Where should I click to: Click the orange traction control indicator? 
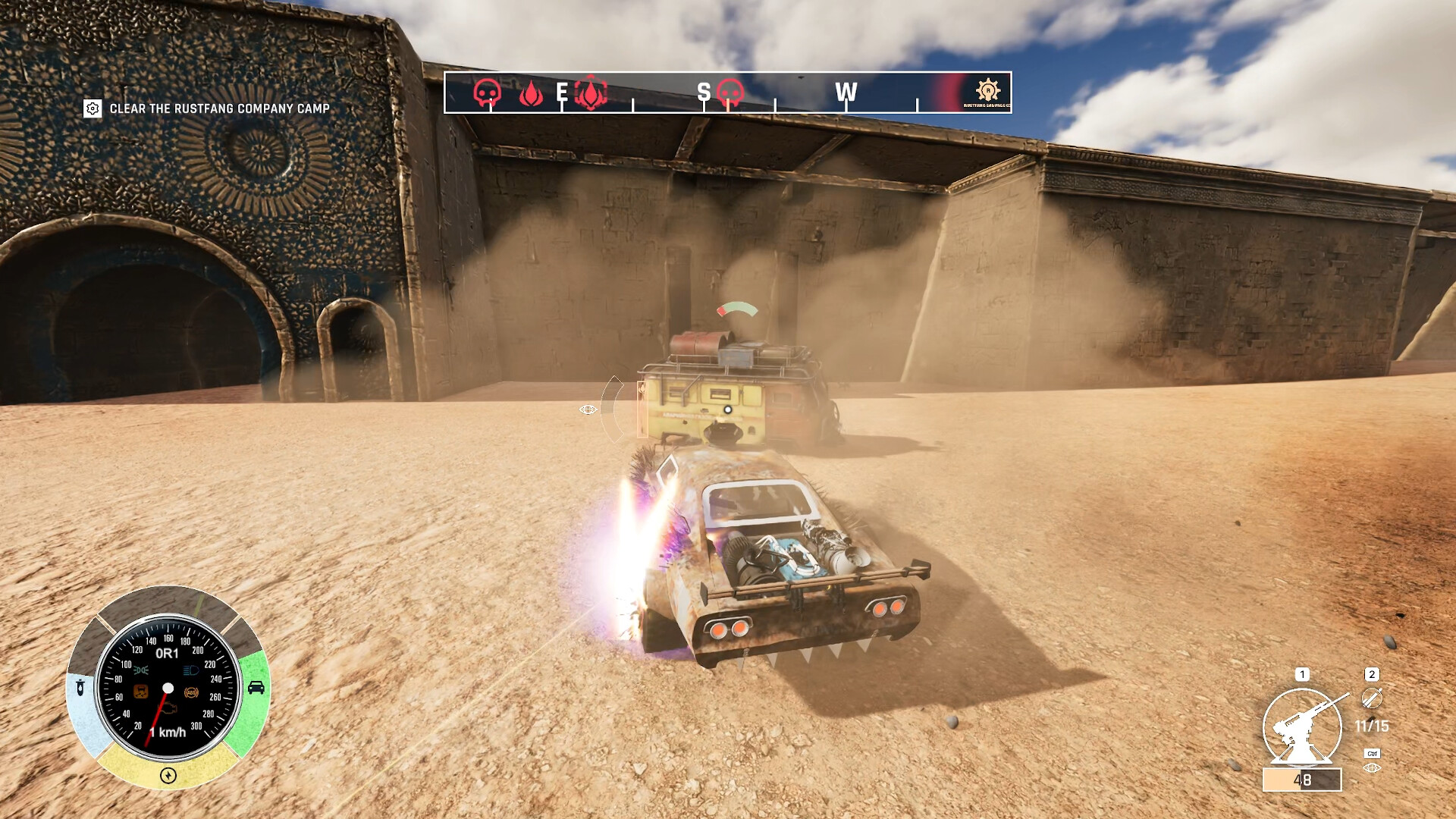(x=141, y=692)
